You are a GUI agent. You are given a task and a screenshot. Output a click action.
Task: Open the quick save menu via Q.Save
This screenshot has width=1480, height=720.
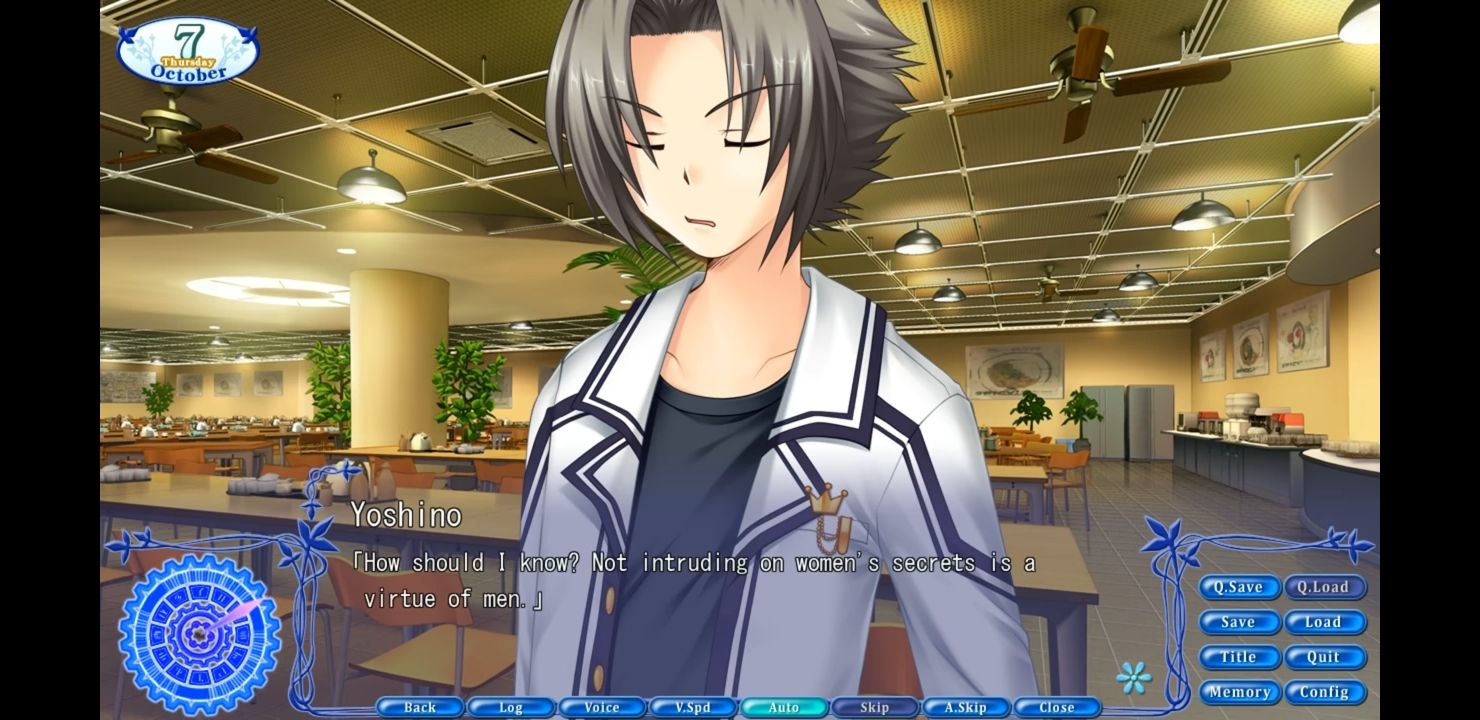tap(1239, 587)
